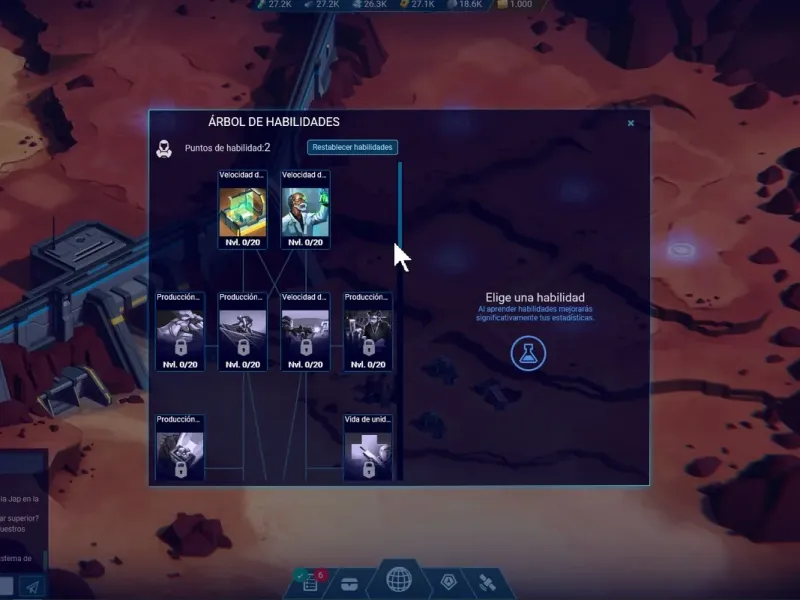Open the chest inventory toolbar button
Image resolution: width=800 pixels, height=600 pixels.
tap(350, 584)
